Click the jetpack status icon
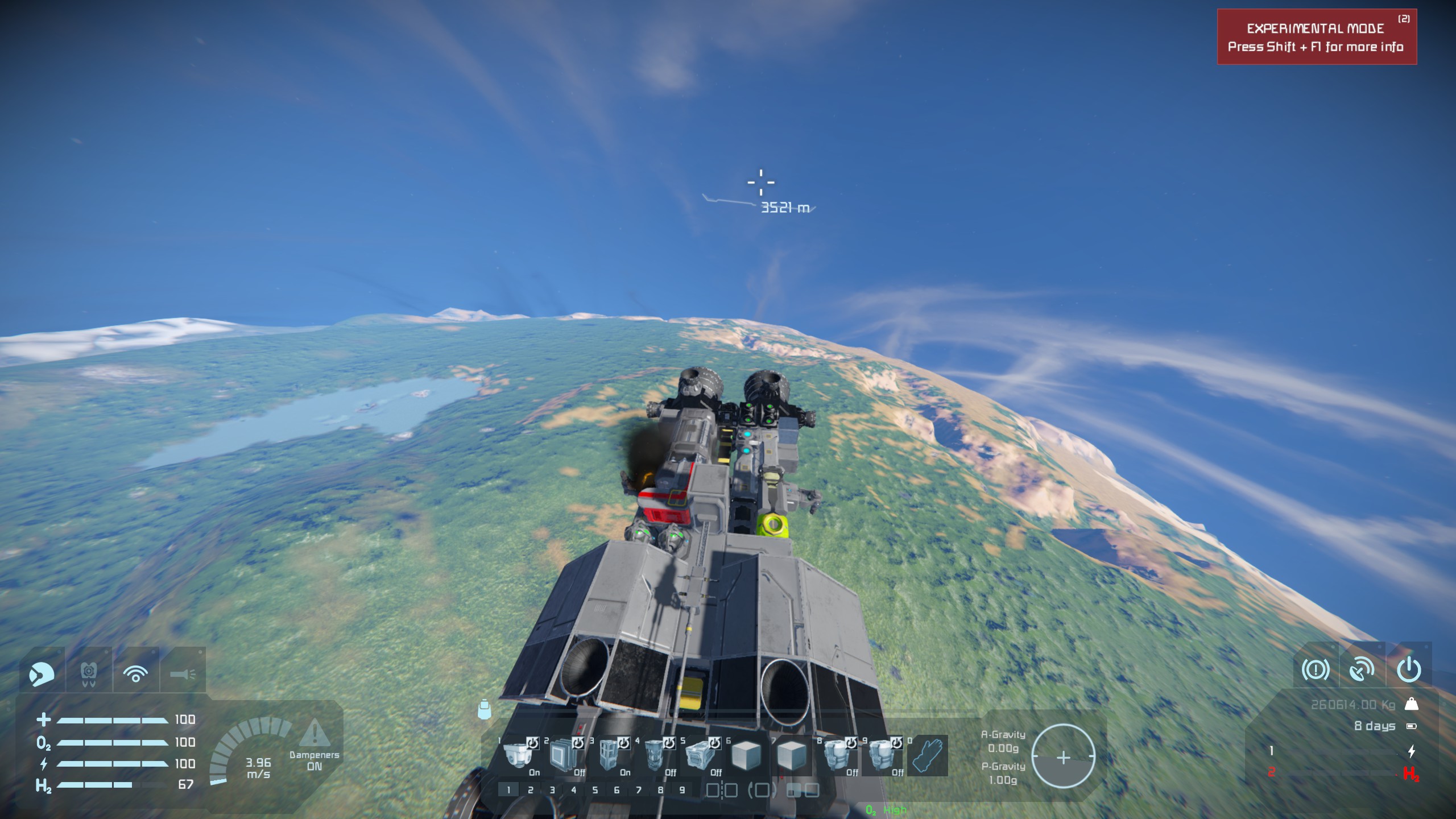The width and height of the screenshot is (1456, 819). coord(89,674)
